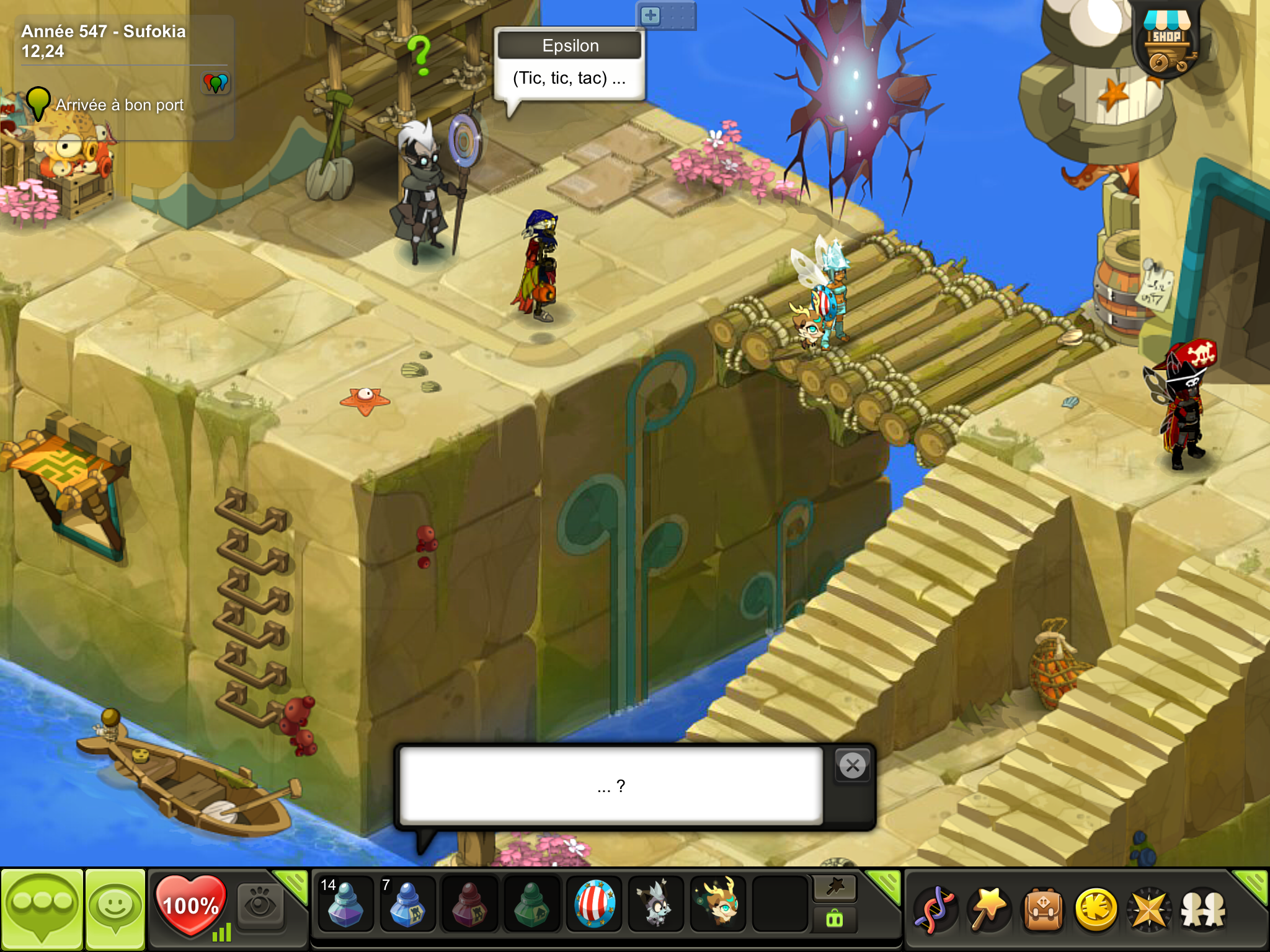
Task: Open the friends social menu
Action: tap(1203, 910)
